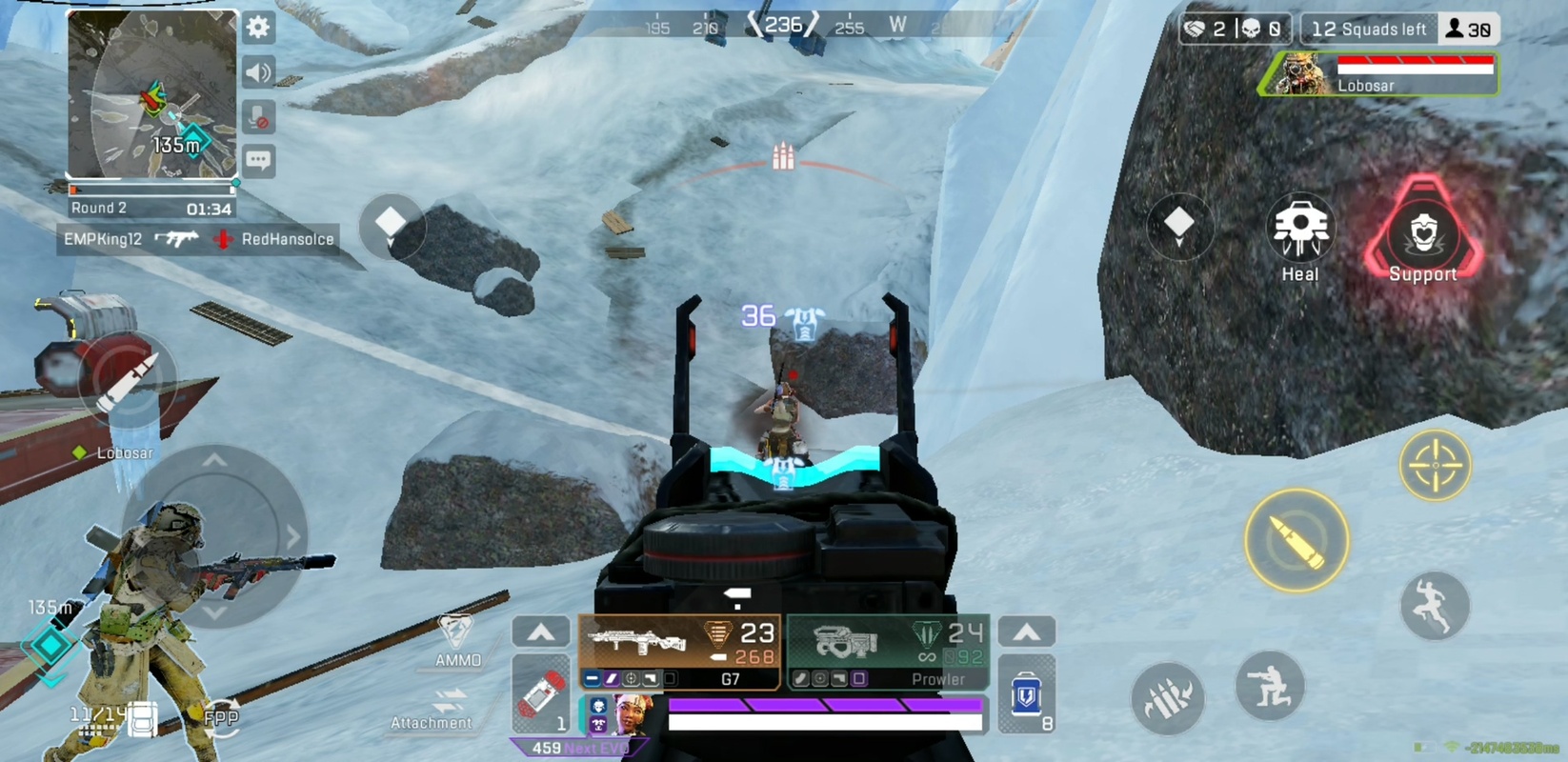
Task: Open the settings gear menu
Action: point(258,28)
